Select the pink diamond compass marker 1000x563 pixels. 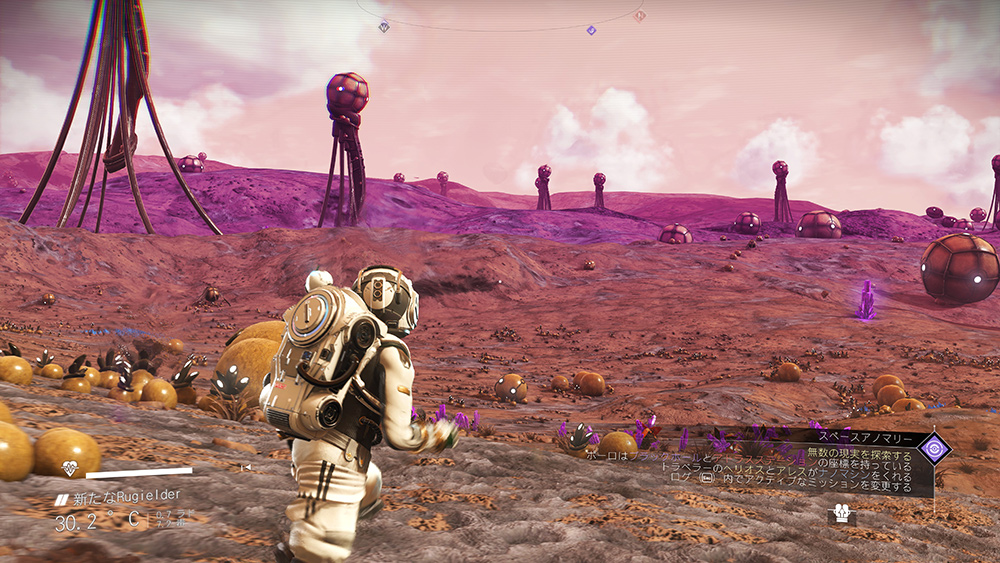pos(639,15)
